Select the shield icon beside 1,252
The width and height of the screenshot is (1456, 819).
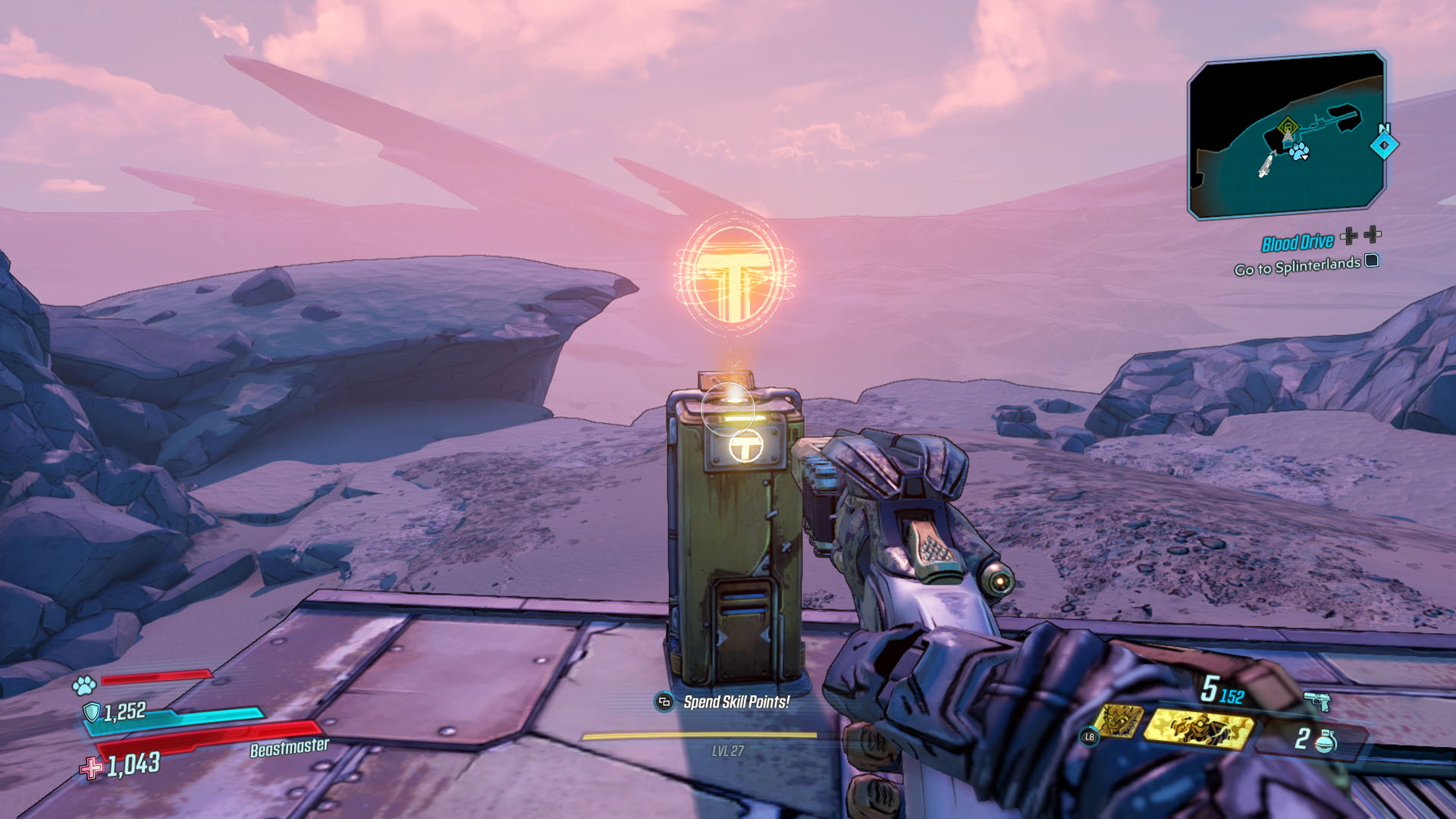pyautogui.click(x=92, y=711)
